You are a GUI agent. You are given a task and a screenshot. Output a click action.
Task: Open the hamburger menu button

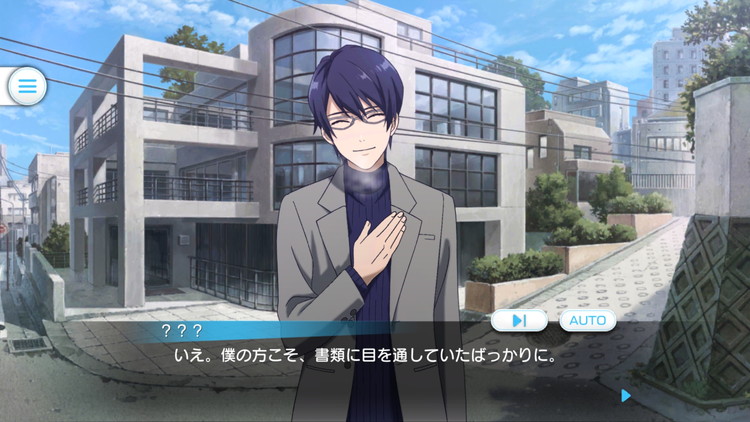(x=27, y=86)
